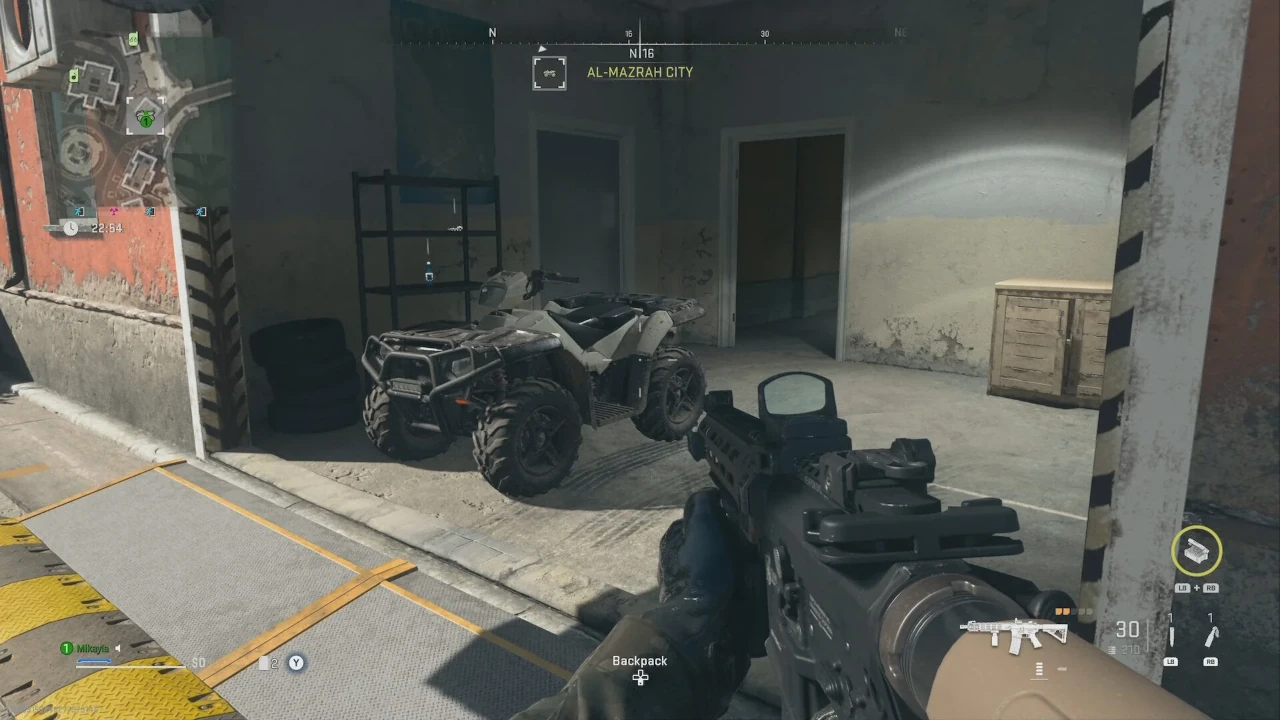The height and width of the screenshot is (720, 1280).
Task: Select the green ATV marker on minimap
Action: point(147,118)
